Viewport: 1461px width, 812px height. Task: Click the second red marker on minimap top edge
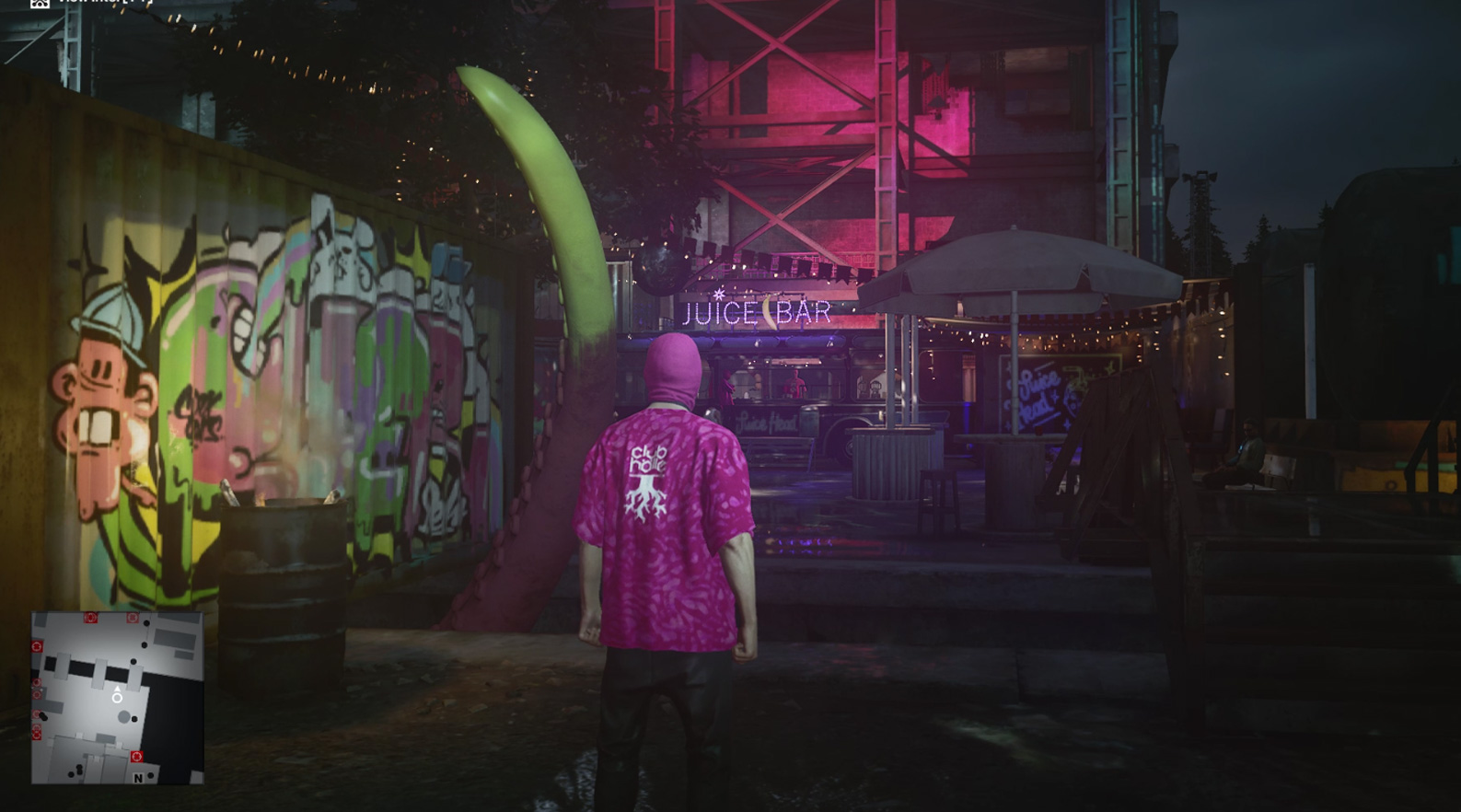coord(132,617)
